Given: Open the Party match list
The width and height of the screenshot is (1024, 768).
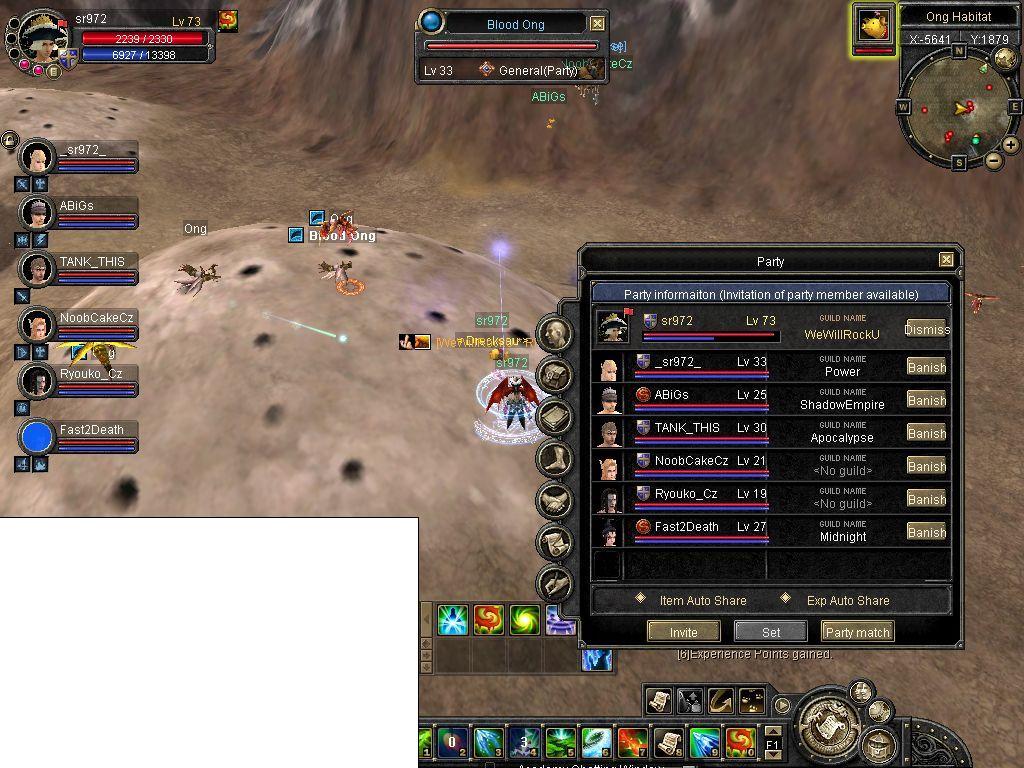Looking at the screenshot, I should point(857,632).
